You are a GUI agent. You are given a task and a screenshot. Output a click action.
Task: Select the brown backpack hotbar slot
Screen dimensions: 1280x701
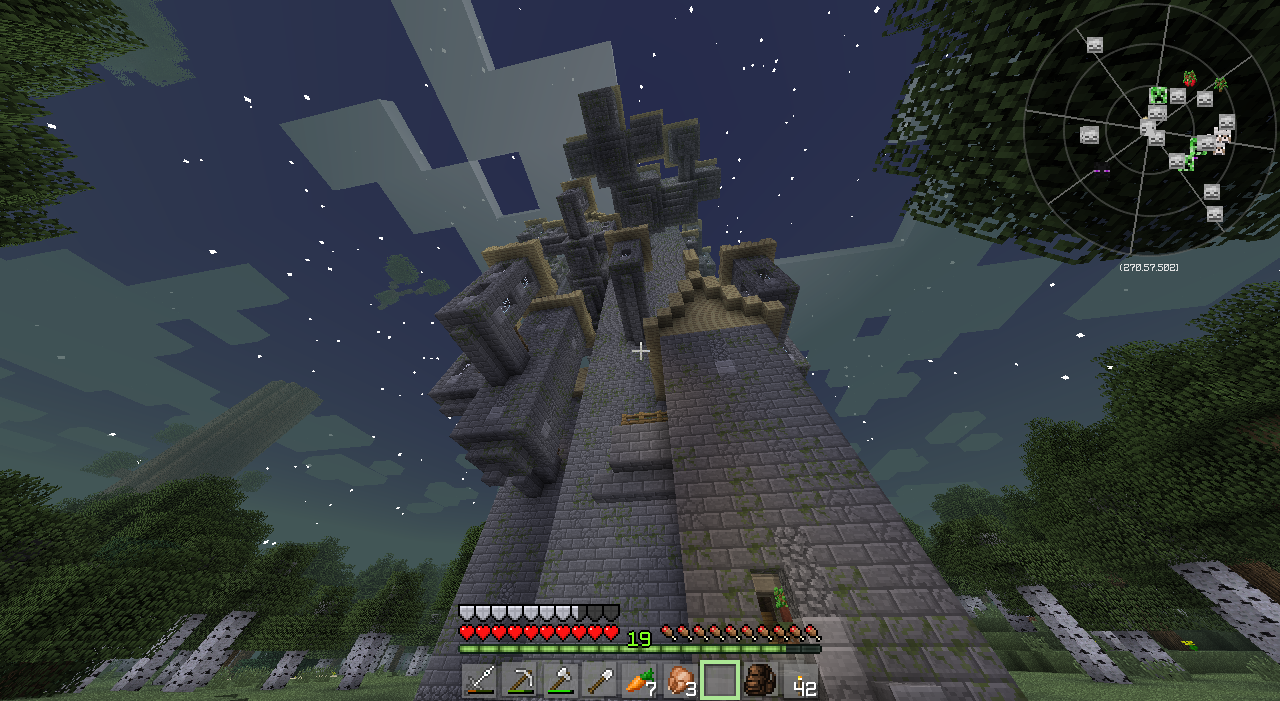point(760,680)
